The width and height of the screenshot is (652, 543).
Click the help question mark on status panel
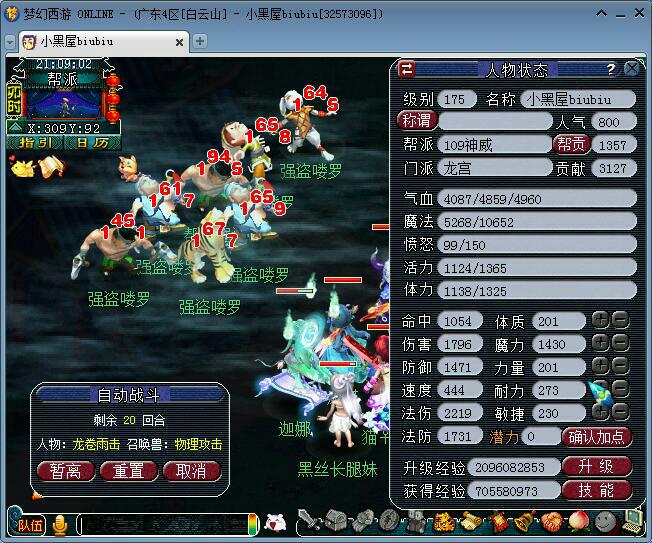coord(610,69)
